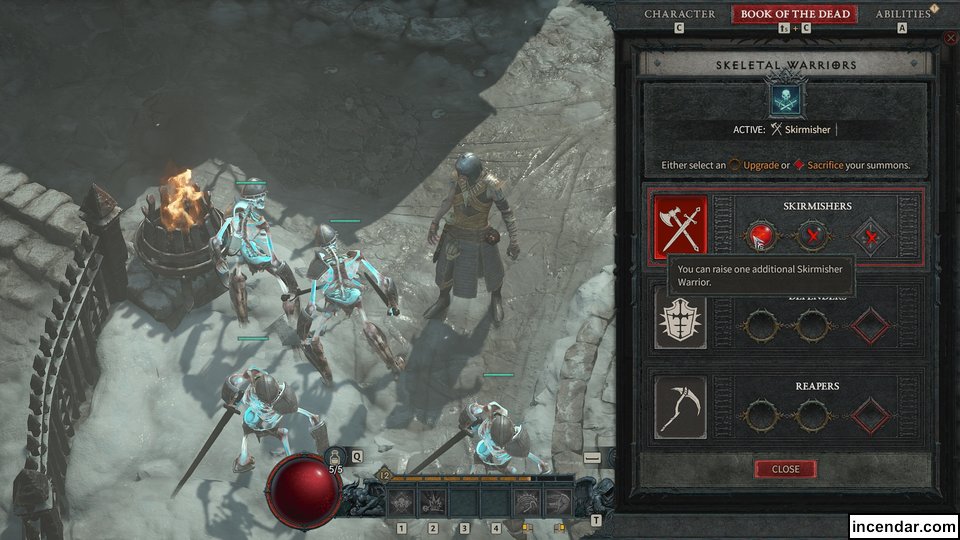The height and width of the screenshot is (540, 960).
Task: Activate the skill in hotbar slot 2
Action: [x=433, y=502]
